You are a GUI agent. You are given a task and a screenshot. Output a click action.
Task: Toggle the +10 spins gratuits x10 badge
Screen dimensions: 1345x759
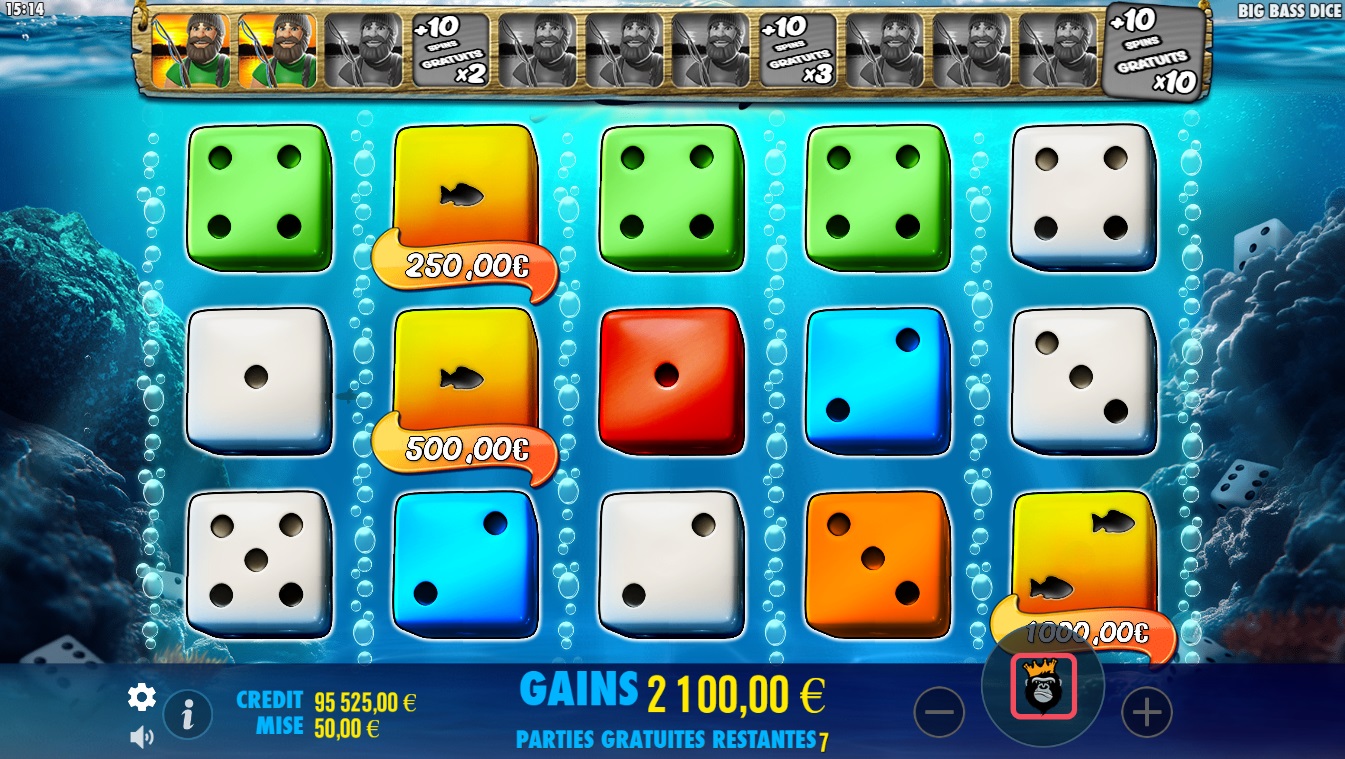coord(1152,48)
